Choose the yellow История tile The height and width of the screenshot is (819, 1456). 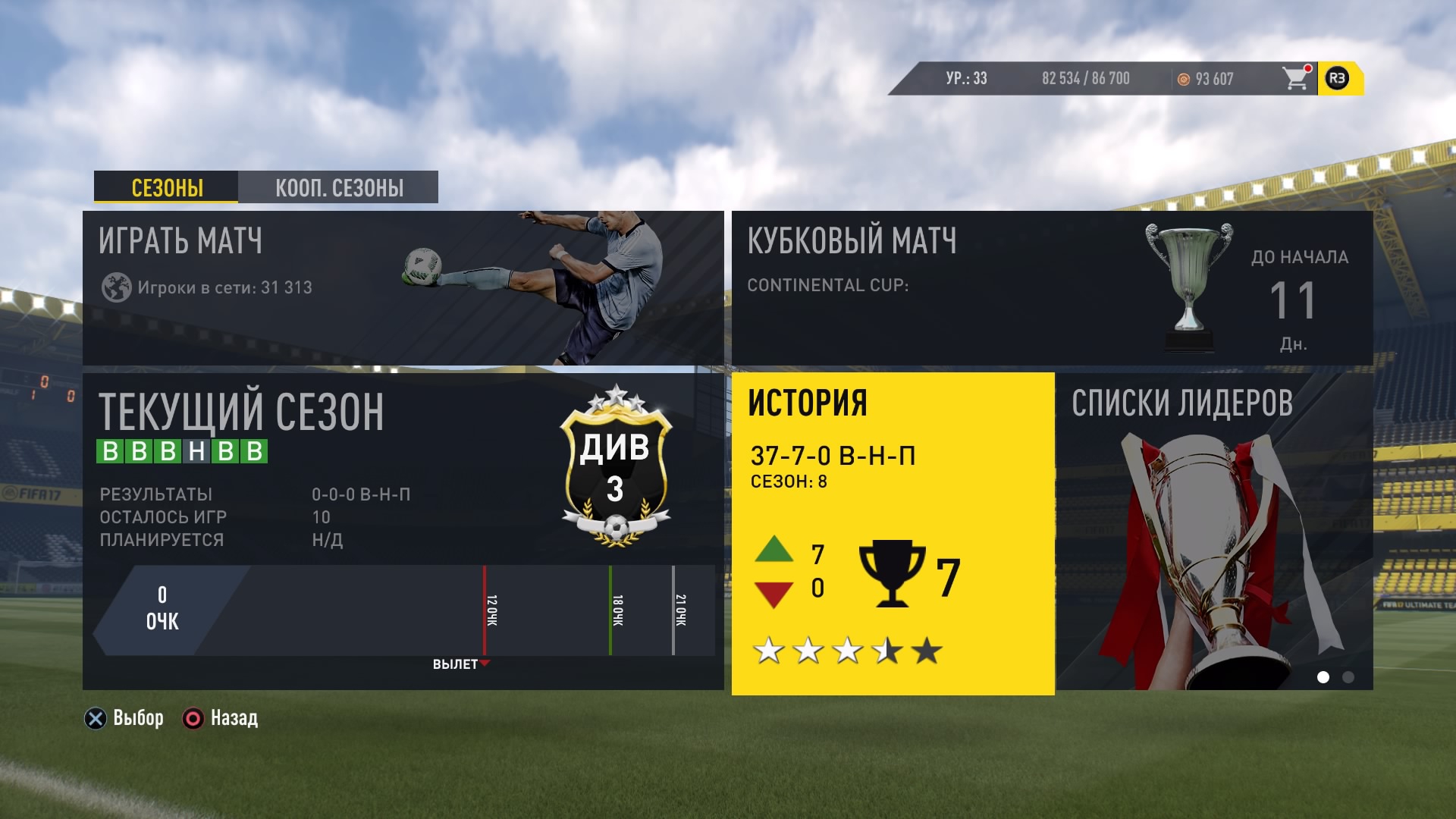pos(893,533)
